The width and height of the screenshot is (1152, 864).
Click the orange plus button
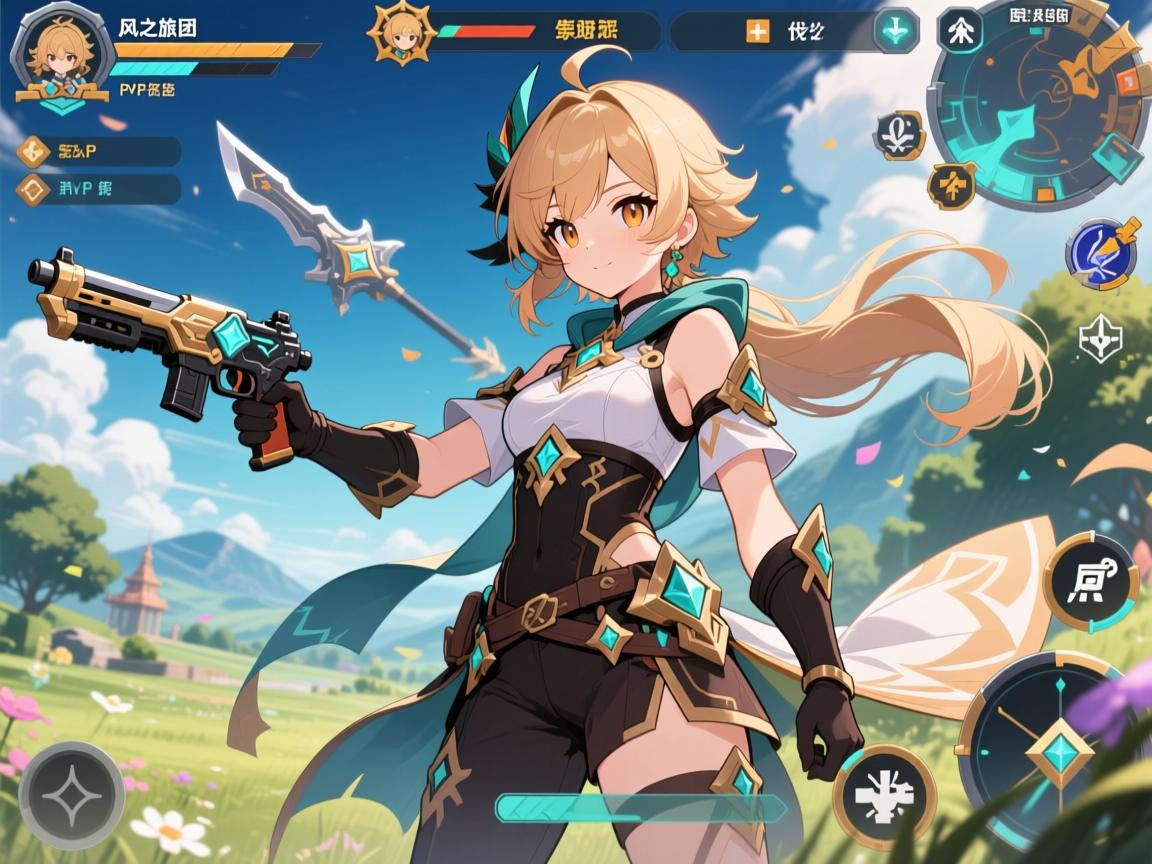(757, 31)
